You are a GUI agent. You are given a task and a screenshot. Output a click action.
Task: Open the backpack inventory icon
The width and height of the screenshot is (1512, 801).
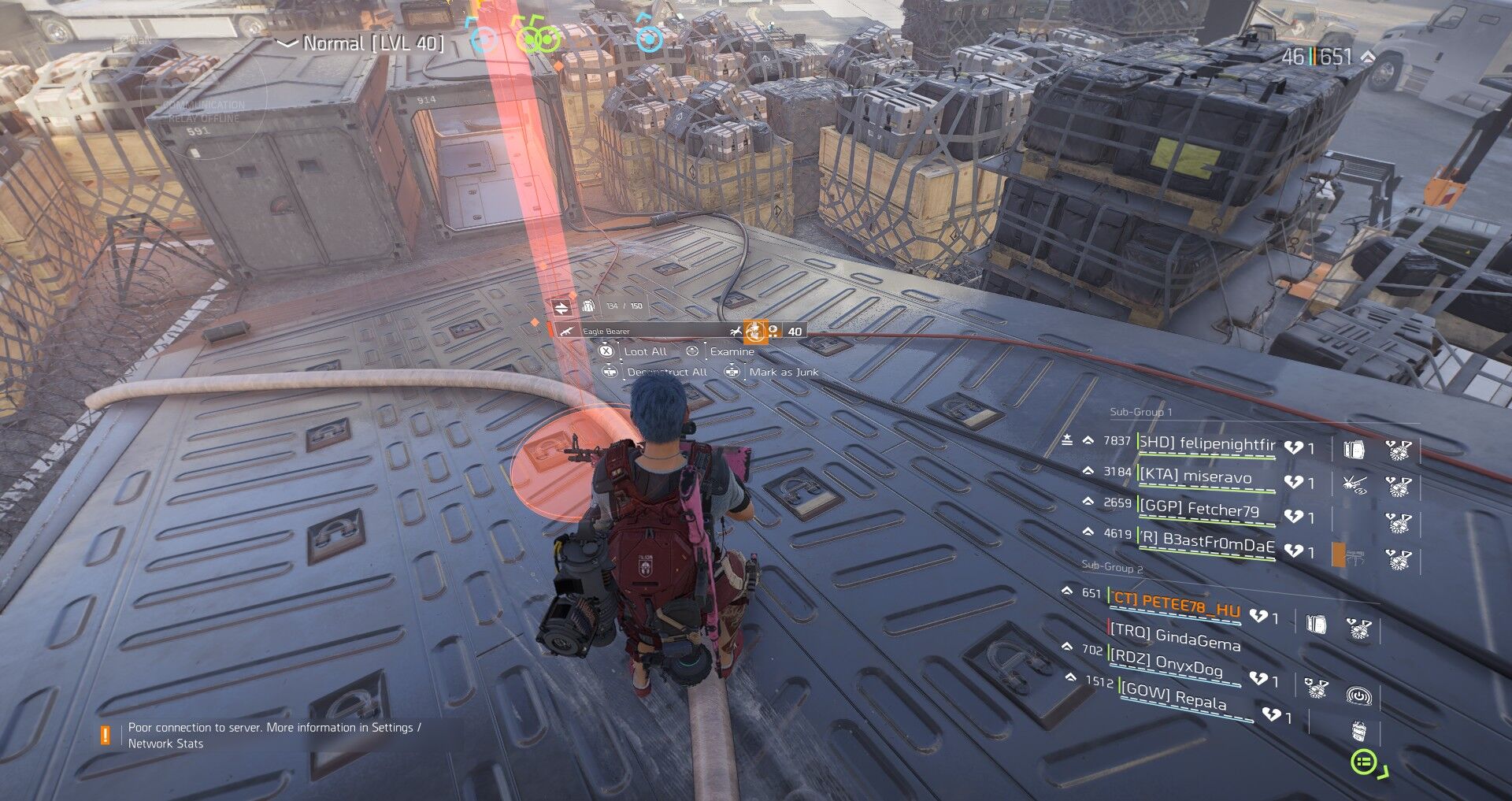587,306
